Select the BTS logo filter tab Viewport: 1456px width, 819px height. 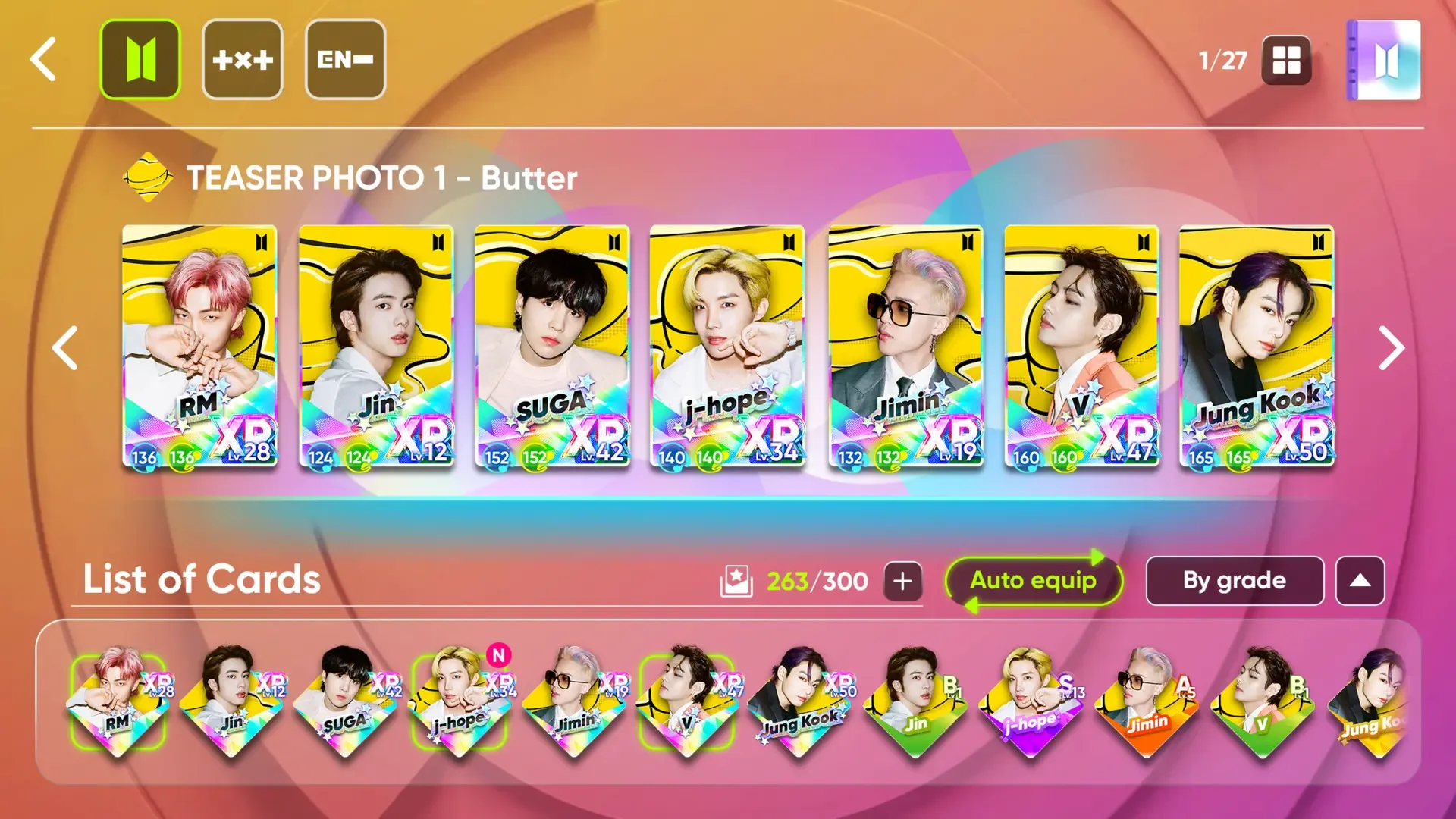[140, 59]
